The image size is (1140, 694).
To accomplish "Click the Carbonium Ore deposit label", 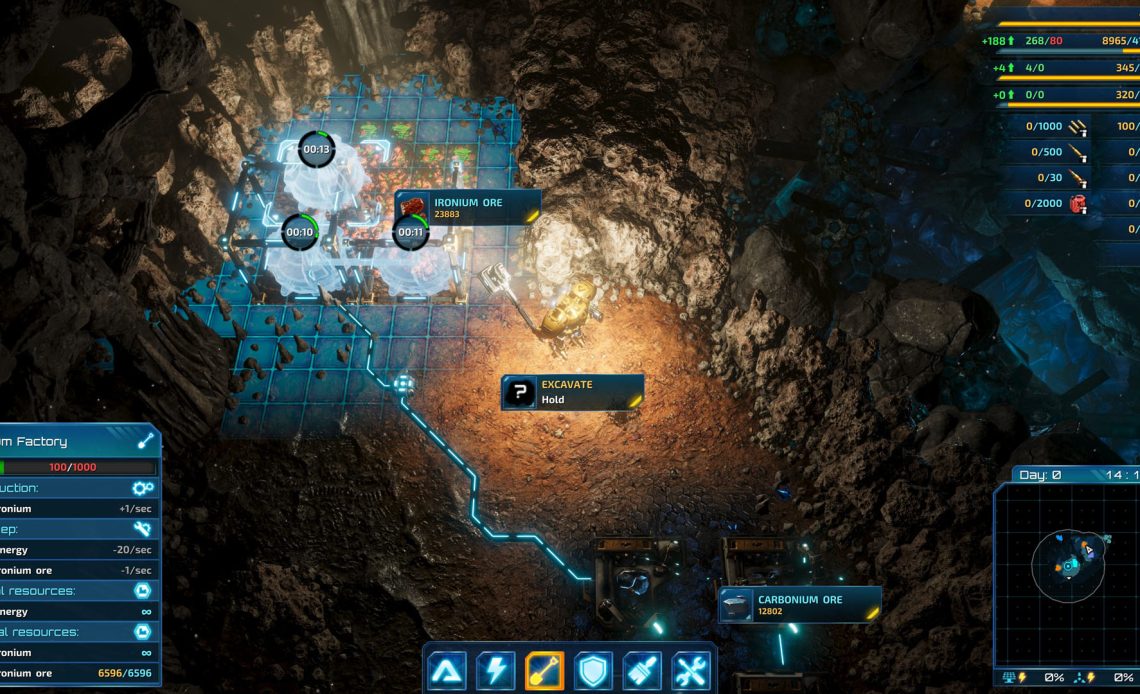I will tap(800, 605).
